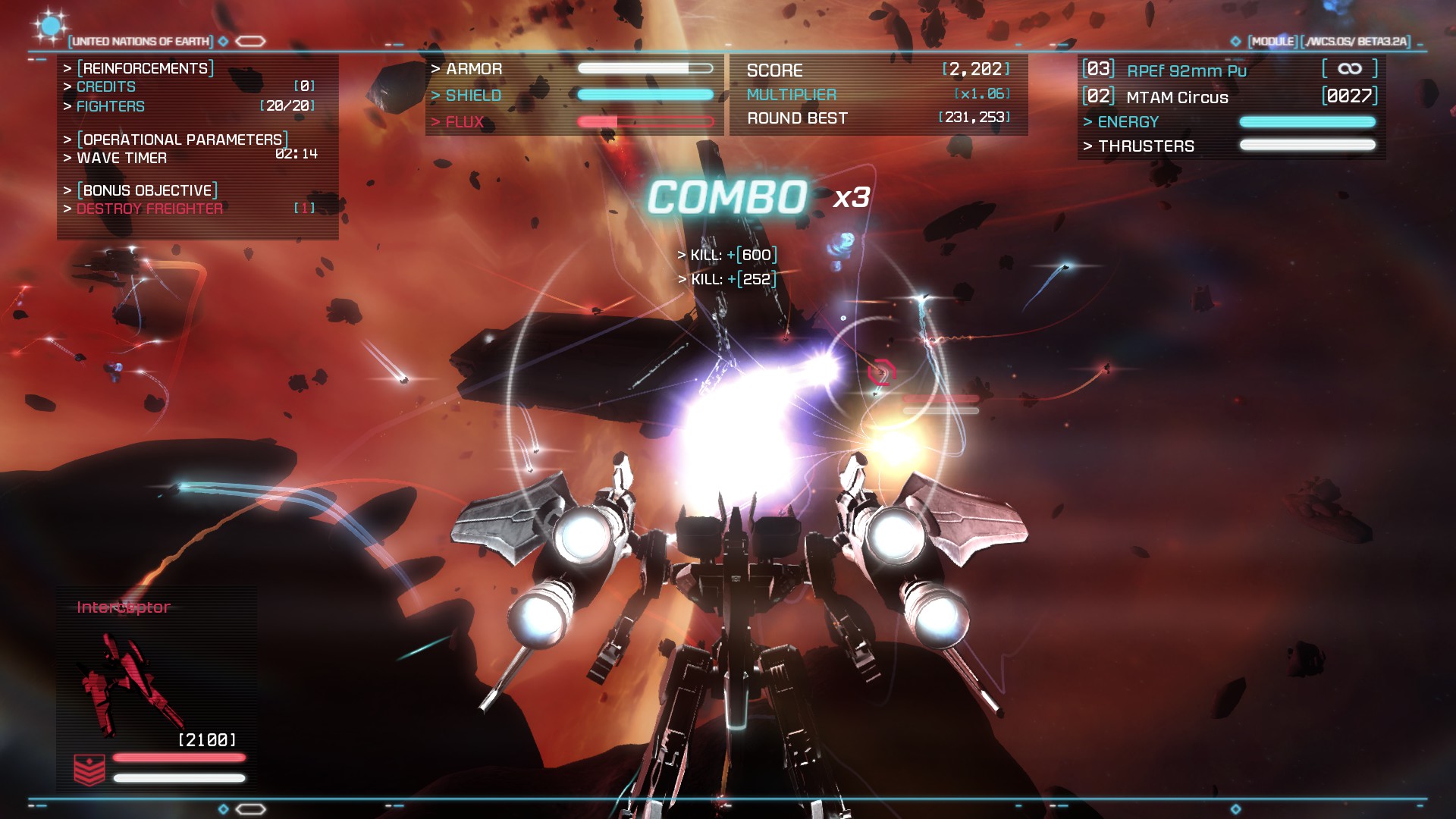Viewport: 1456px width, 819px height.
Task: Click the red enemy target reticle
Action: pos(882,372)
